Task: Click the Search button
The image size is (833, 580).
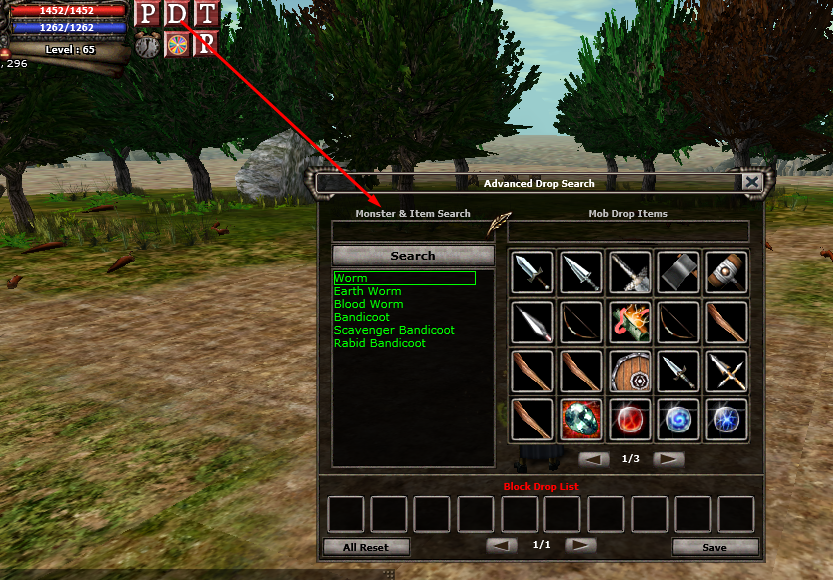Action: pyautogui.click(x=413, y=256)
